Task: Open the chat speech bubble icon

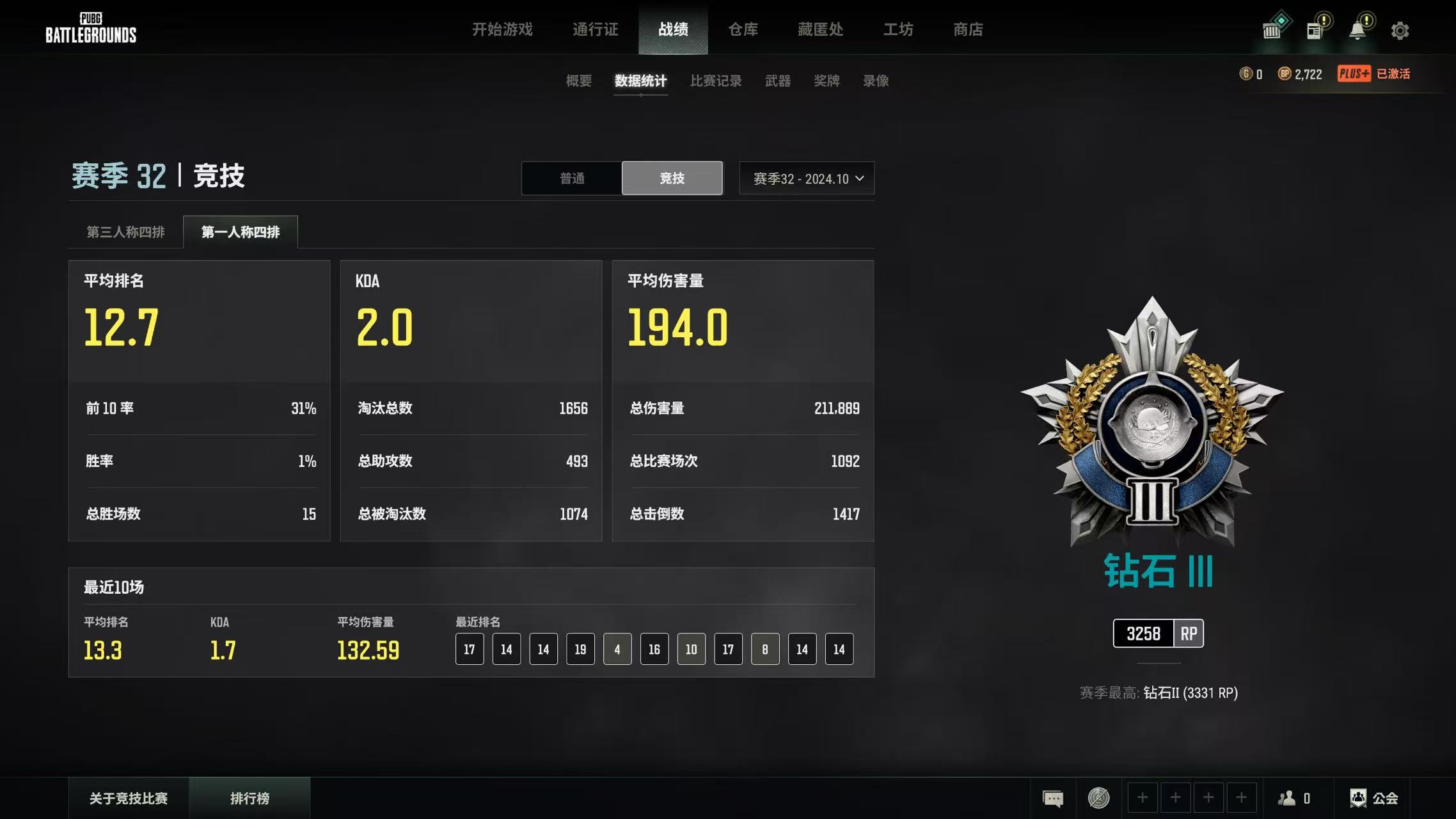Action: coord(1053,799)
